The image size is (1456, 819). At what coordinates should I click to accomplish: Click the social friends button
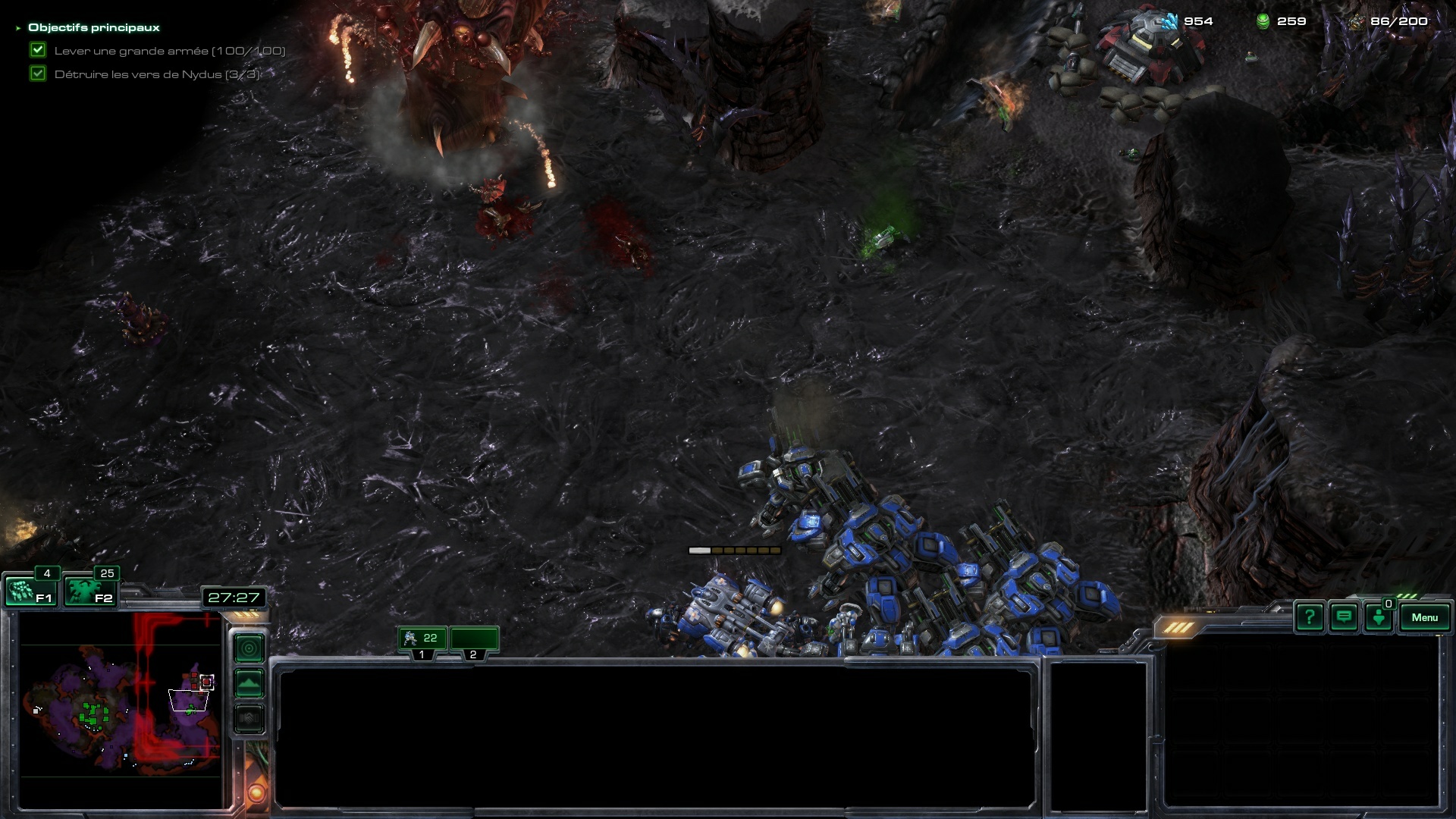[x=1379, y=617]
